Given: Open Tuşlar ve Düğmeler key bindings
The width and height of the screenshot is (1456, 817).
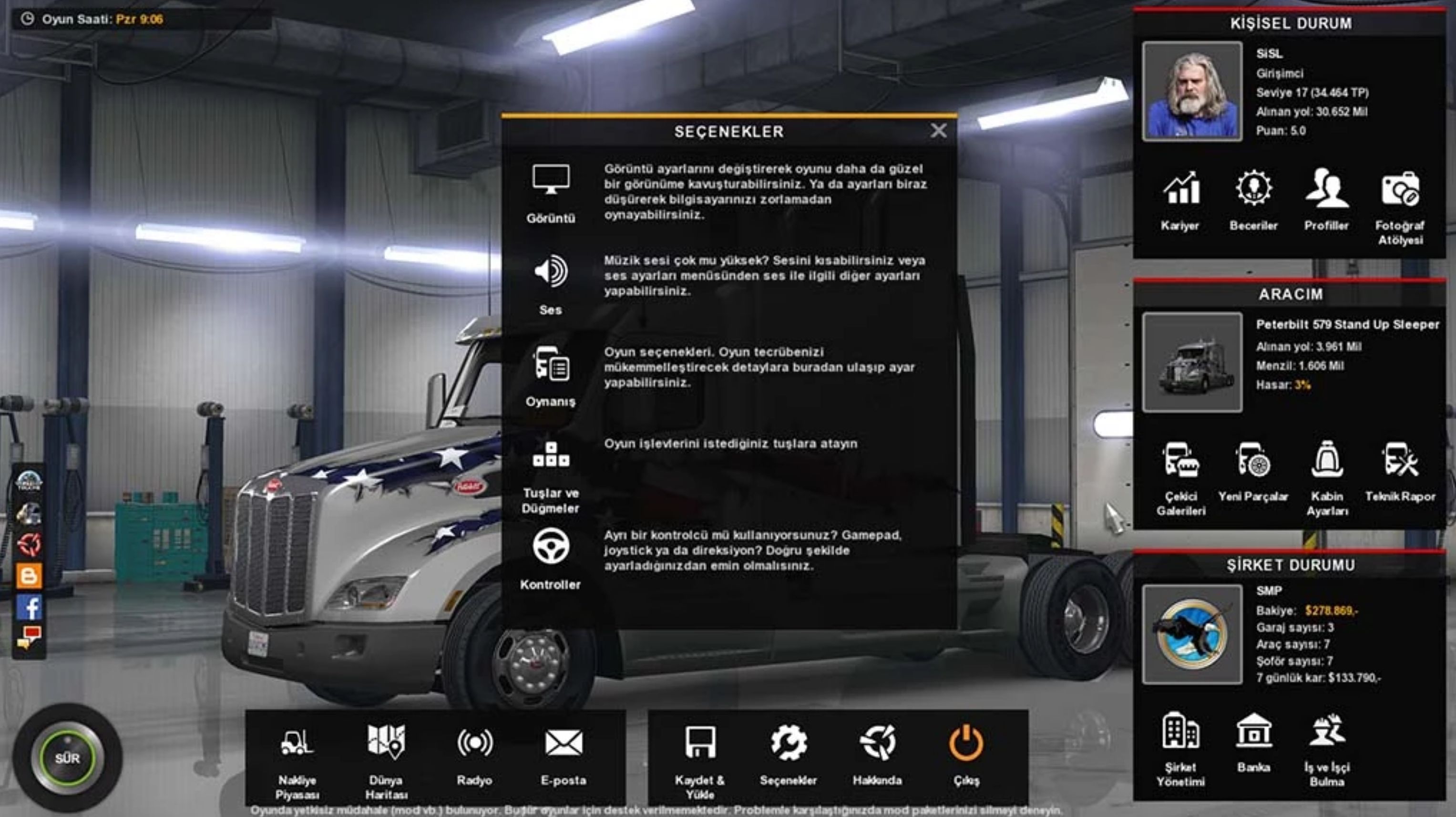Looking at the screenshot, I should 551,476.
